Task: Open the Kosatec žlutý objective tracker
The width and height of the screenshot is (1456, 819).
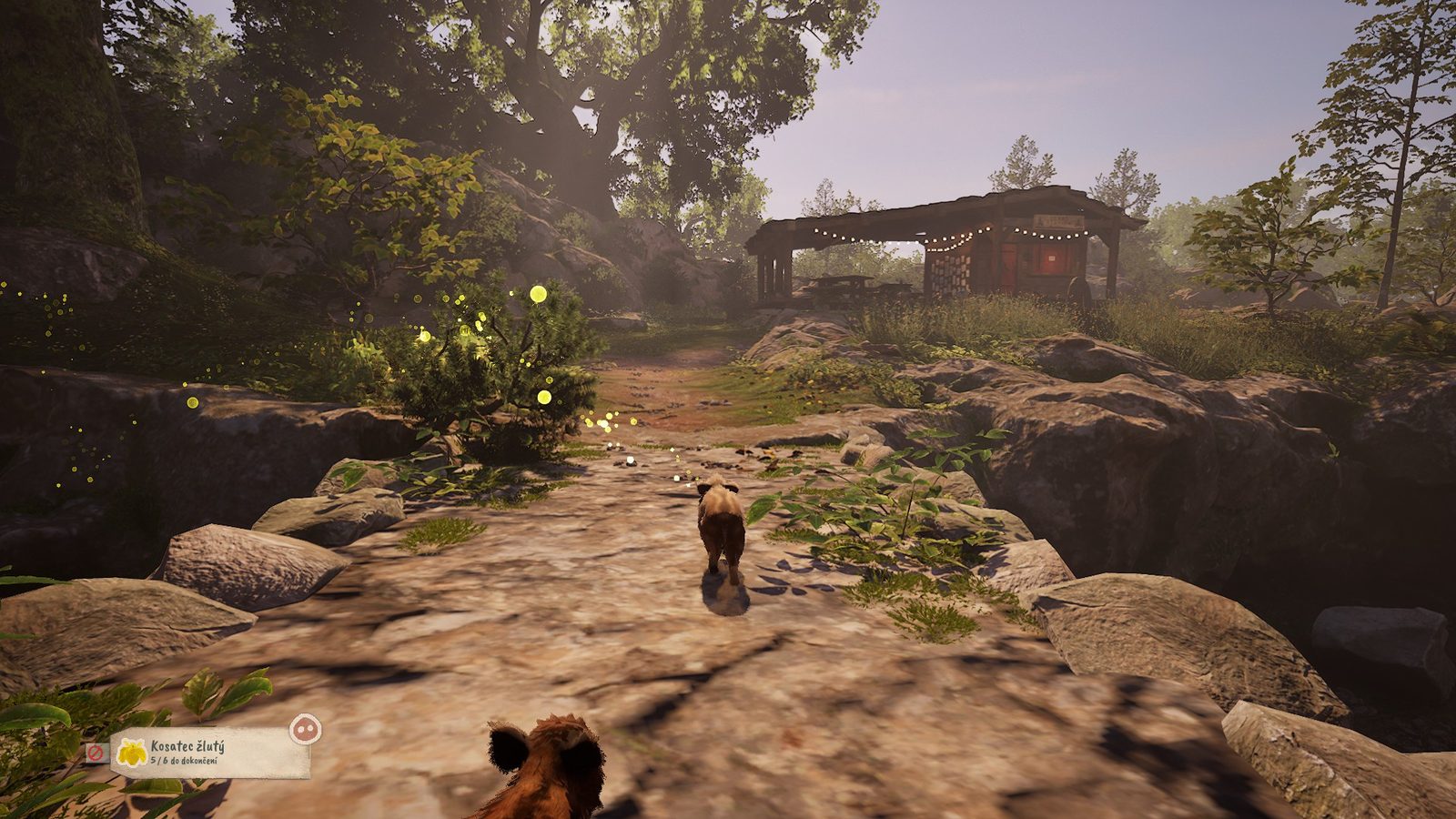Action: (x=210, y=753)
